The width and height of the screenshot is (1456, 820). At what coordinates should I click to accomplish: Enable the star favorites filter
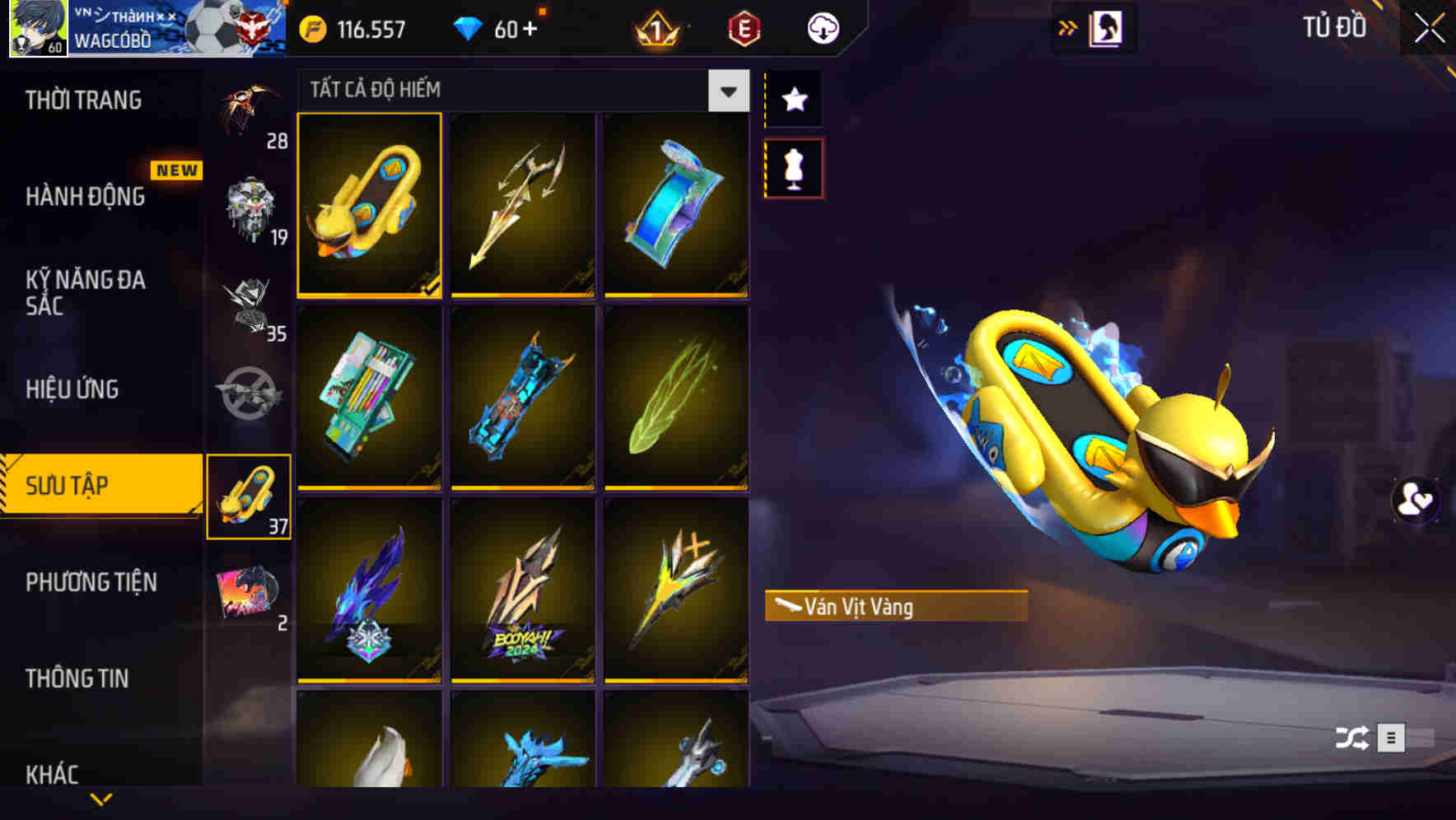pyautogui.click(x=793, y=100)
